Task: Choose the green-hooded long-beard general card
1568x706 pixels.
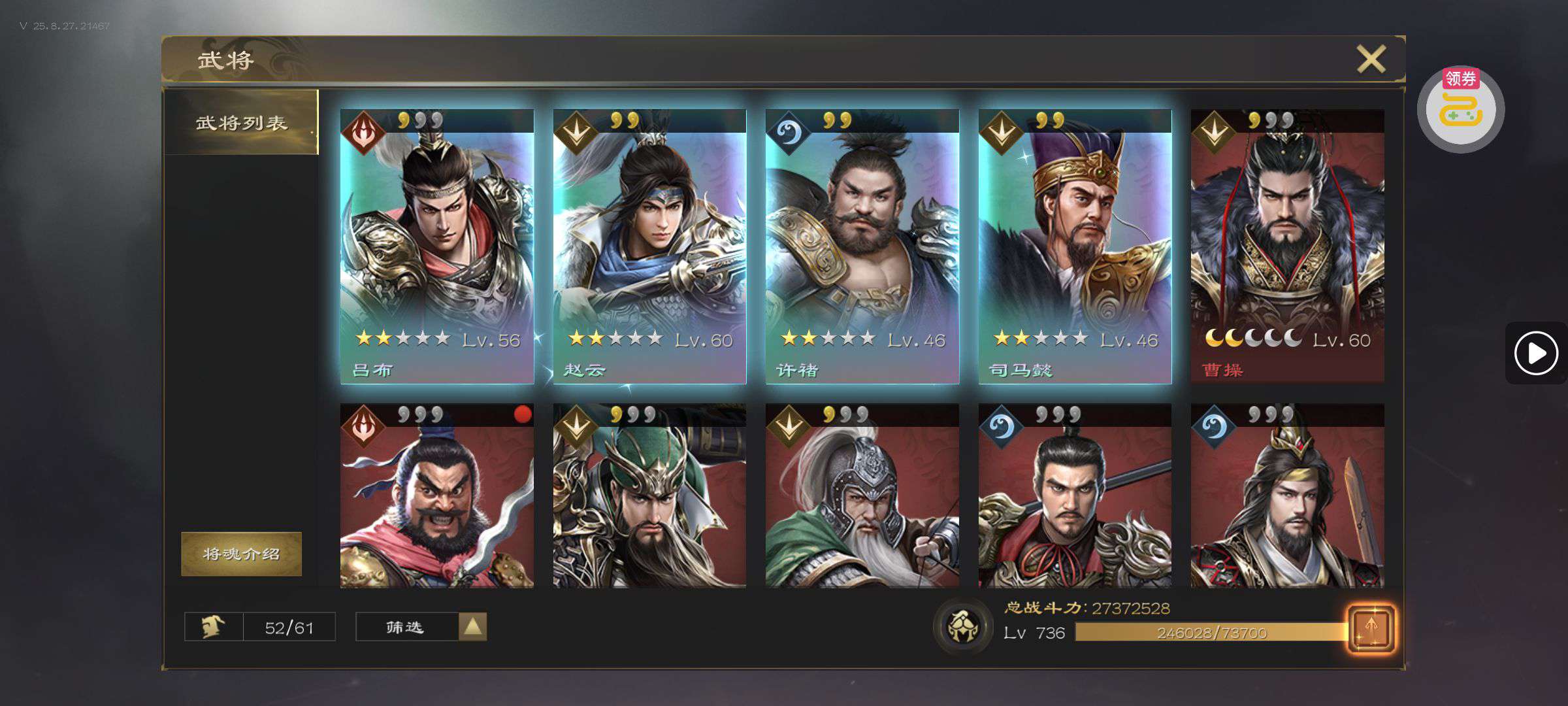Action: pyautogui.click(x=649, y=496)
